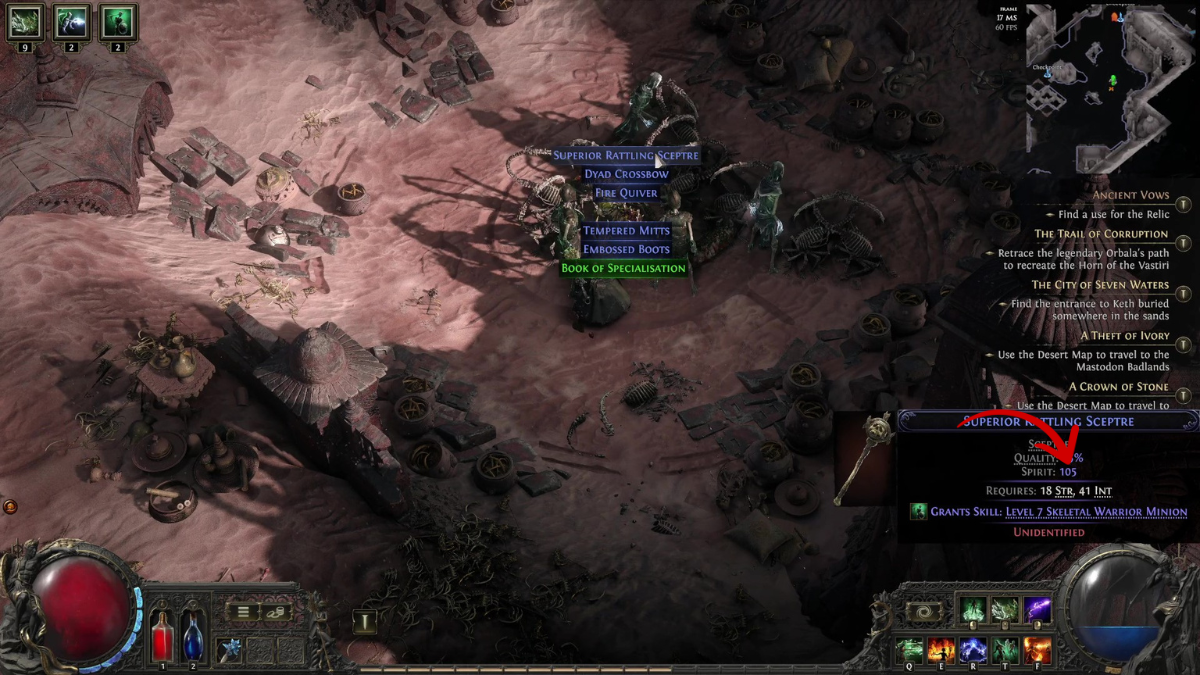Open The Trail of Corruption quest
The image size is (1200, 675).
coord(1101,234)
